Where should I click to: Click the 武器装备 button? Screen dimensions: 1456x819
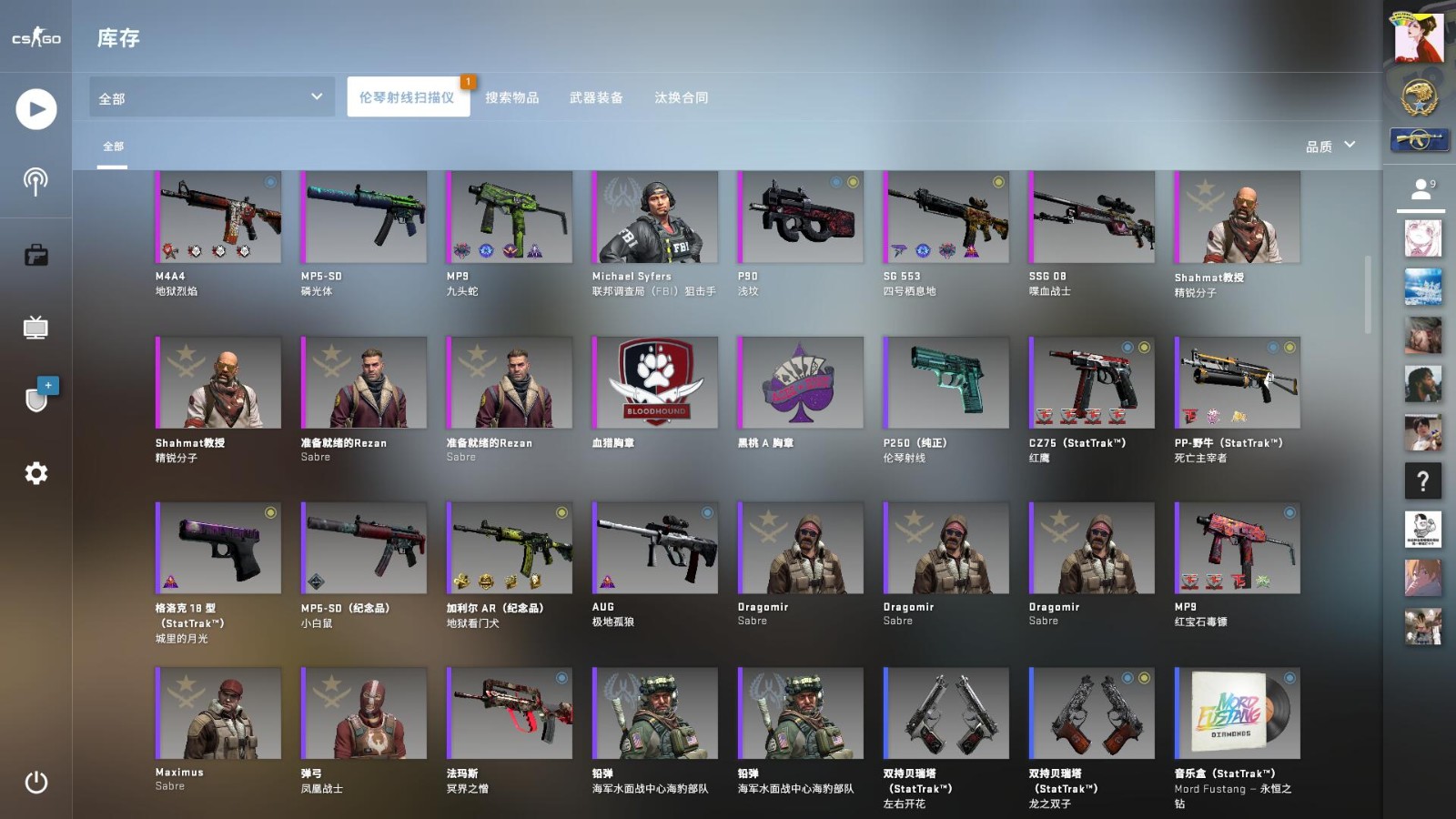[x=597, y=97]
